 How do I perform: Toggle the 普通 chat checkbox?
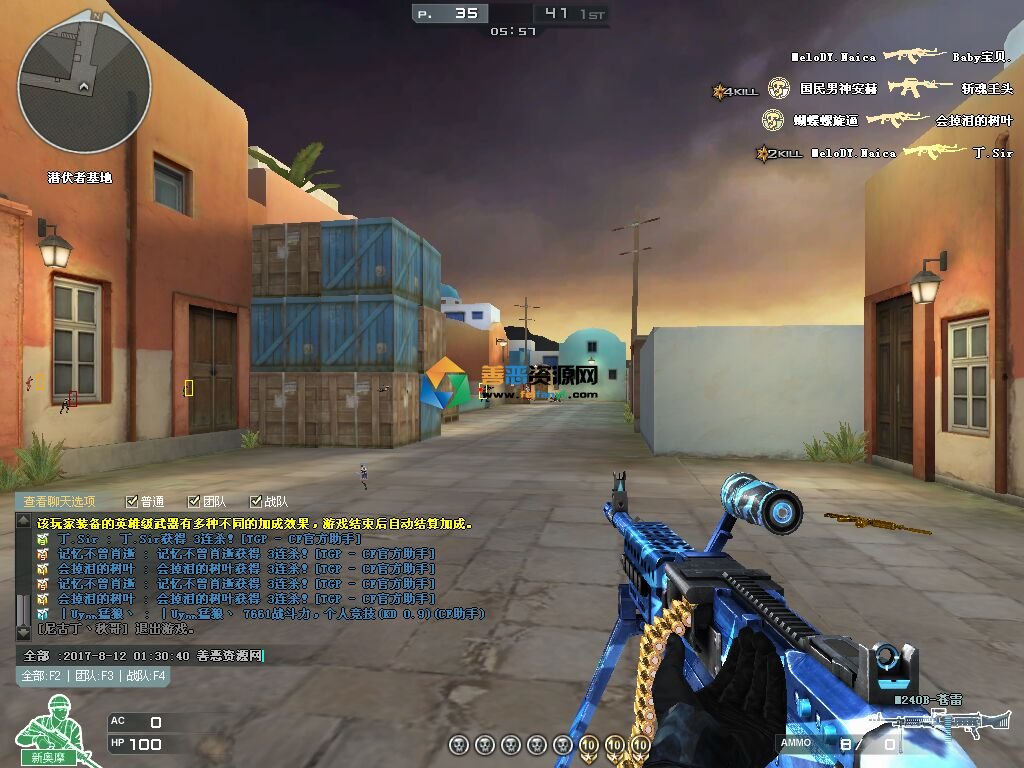(x=132, y=502)
